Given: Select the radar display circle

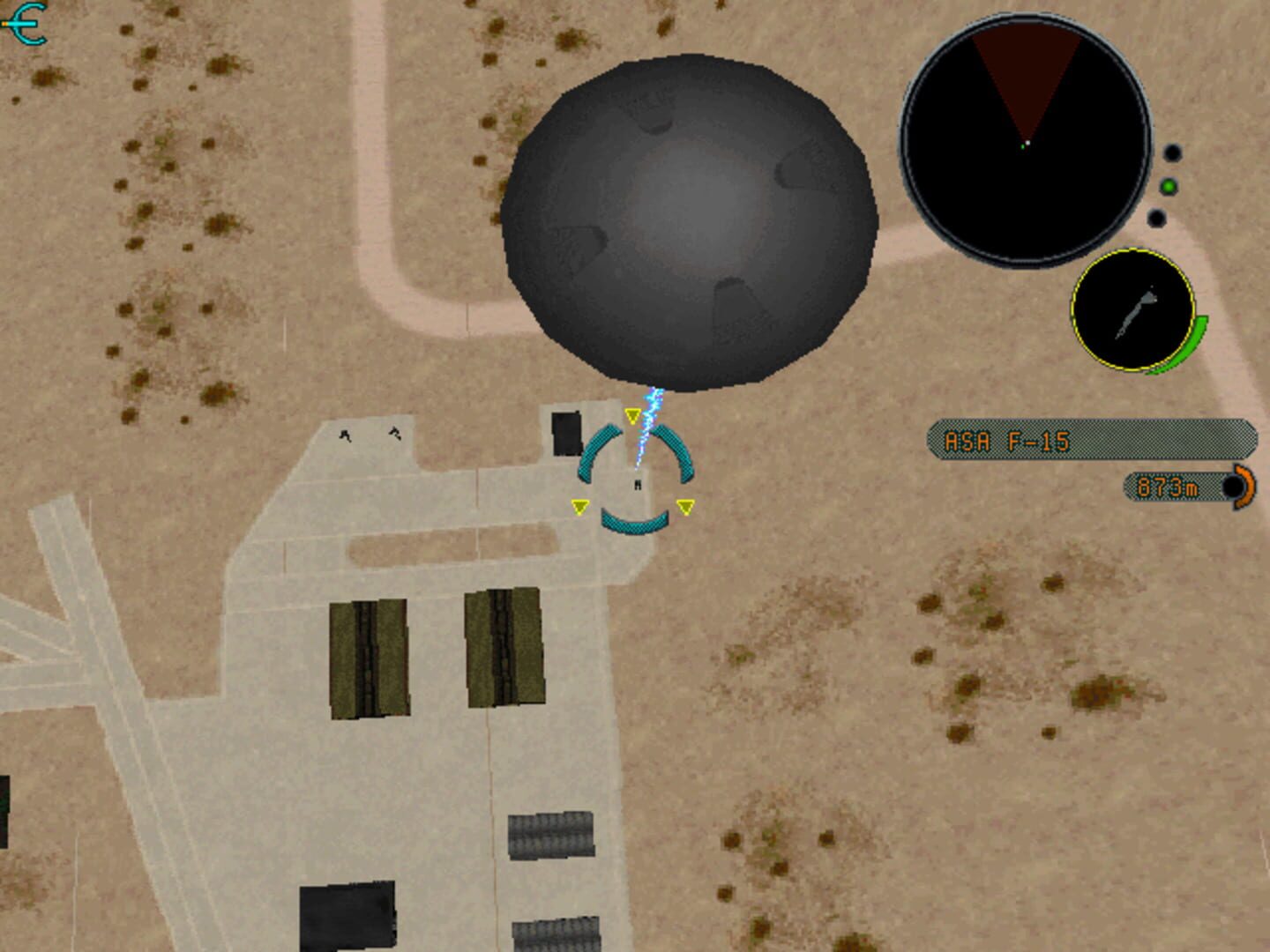Looking at the screenshot, I should point(1027,137).
